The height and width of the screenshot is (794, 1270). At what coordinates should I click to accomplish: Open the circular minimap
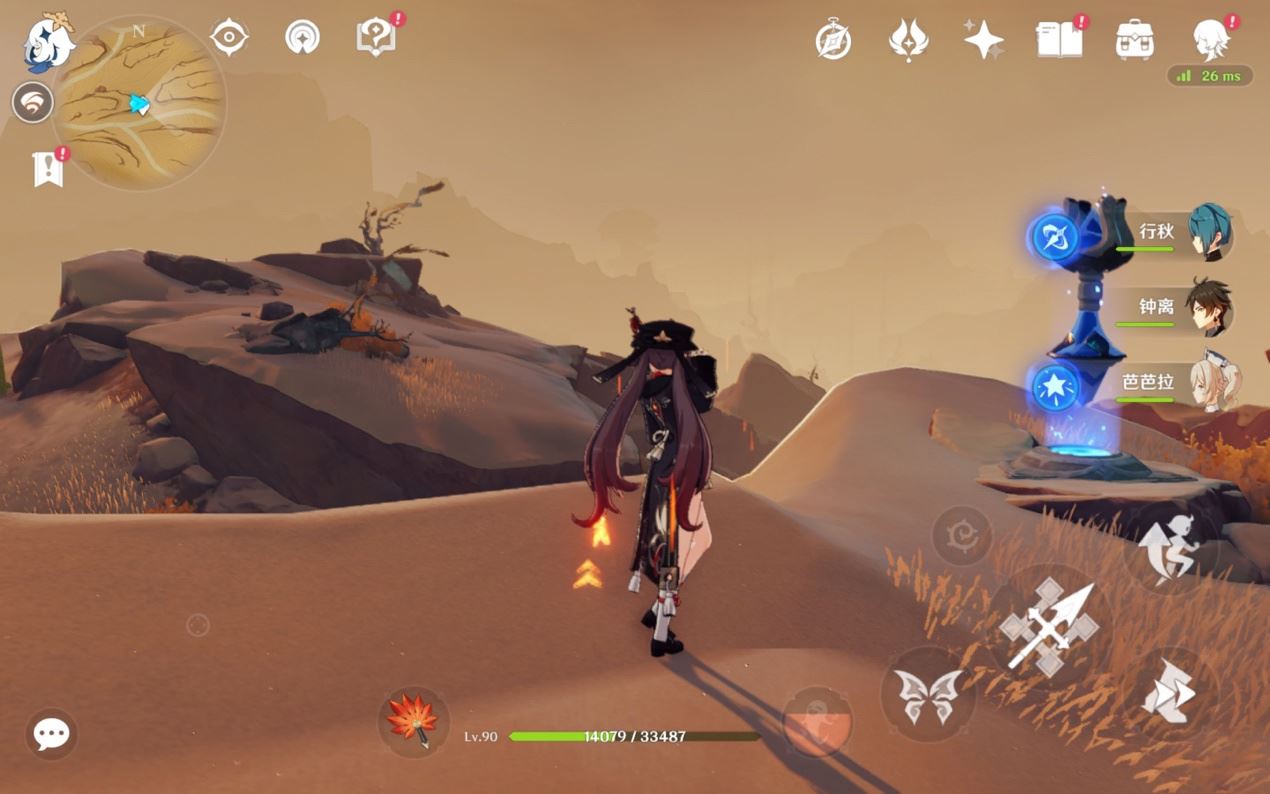point(139,103)
